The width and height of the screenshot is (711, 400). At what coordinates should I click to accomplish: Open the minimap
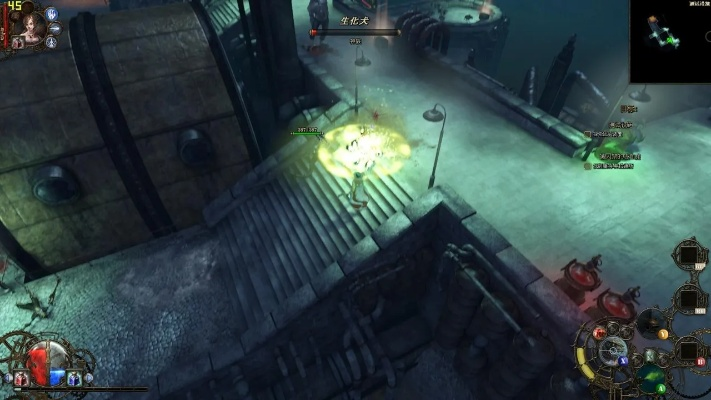click(x=670, y=40)
